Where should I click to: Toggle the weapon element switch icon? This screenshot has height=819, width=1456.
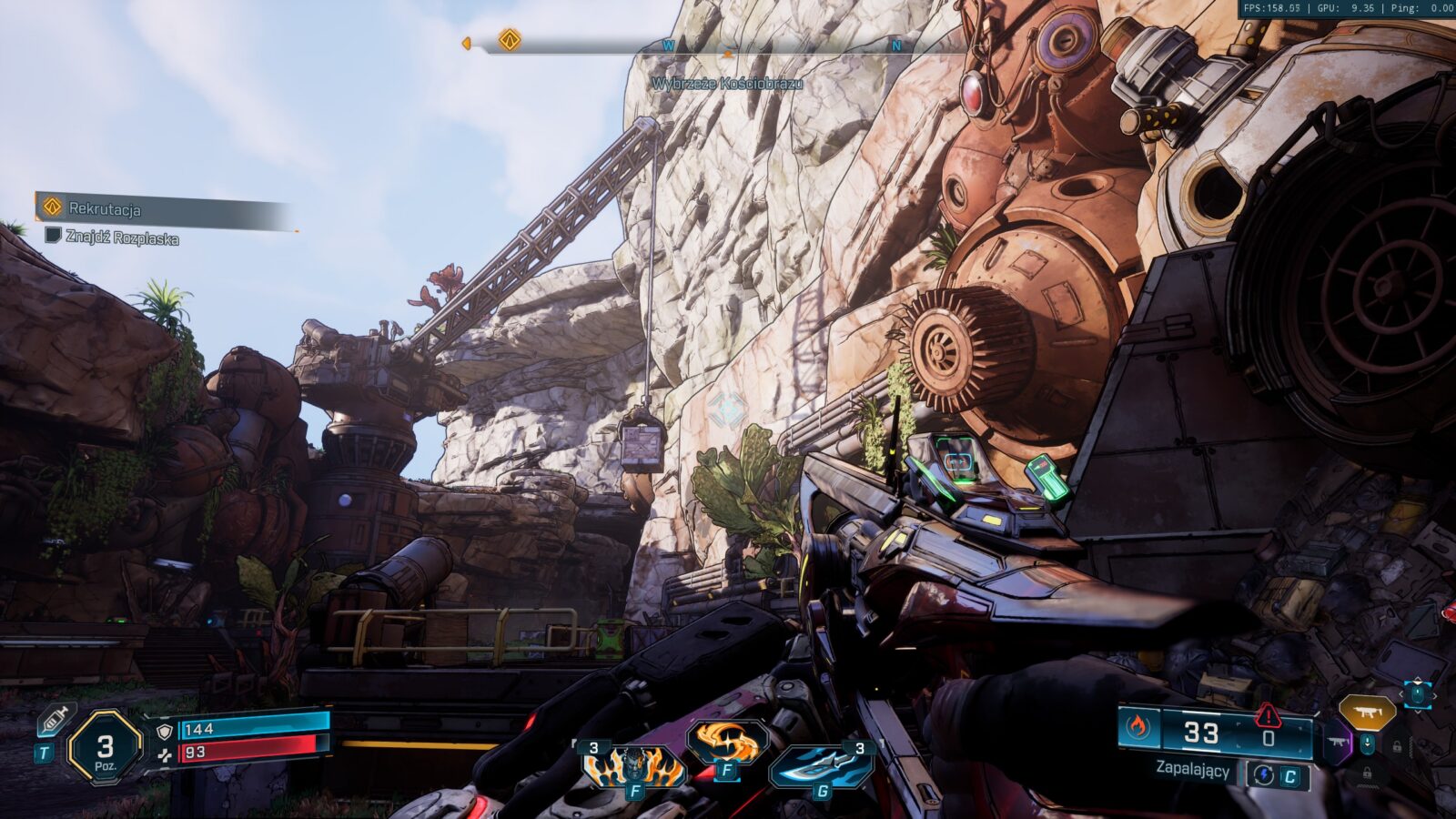[1263, 775]
